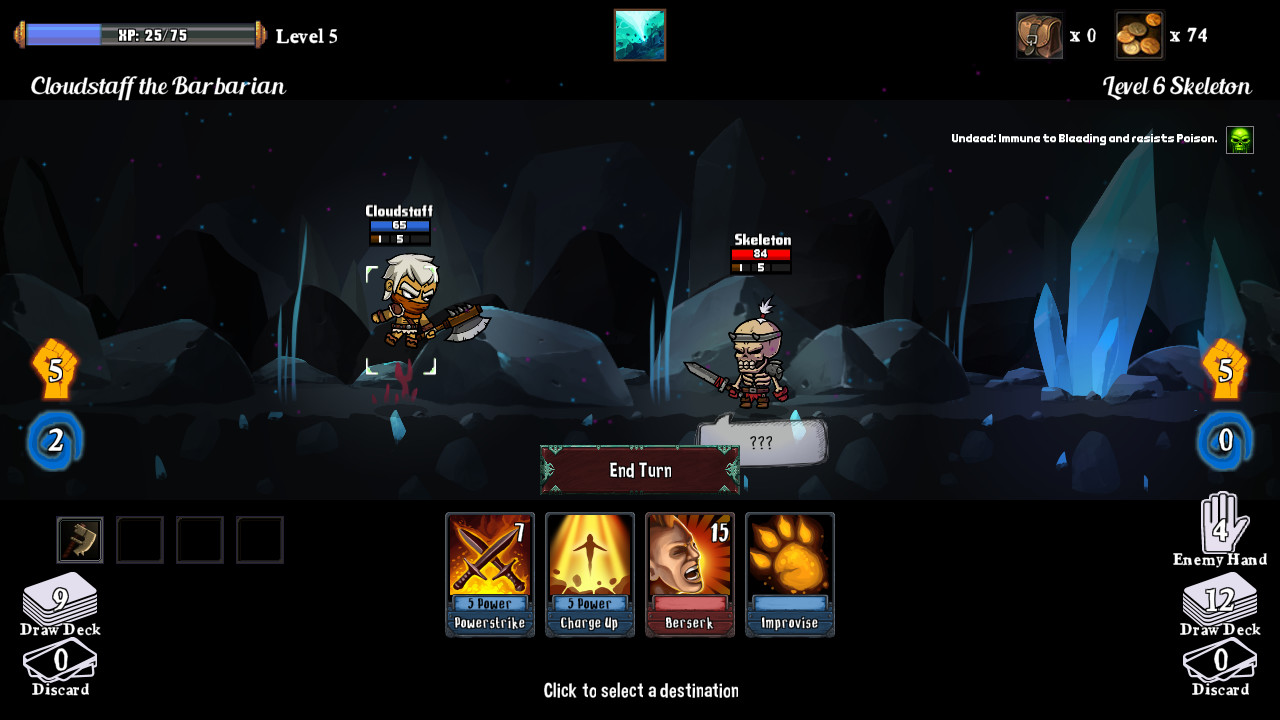This screenshot has width=1280, height=720.
Task: Click the End Turn button
Action: [639, 470]
